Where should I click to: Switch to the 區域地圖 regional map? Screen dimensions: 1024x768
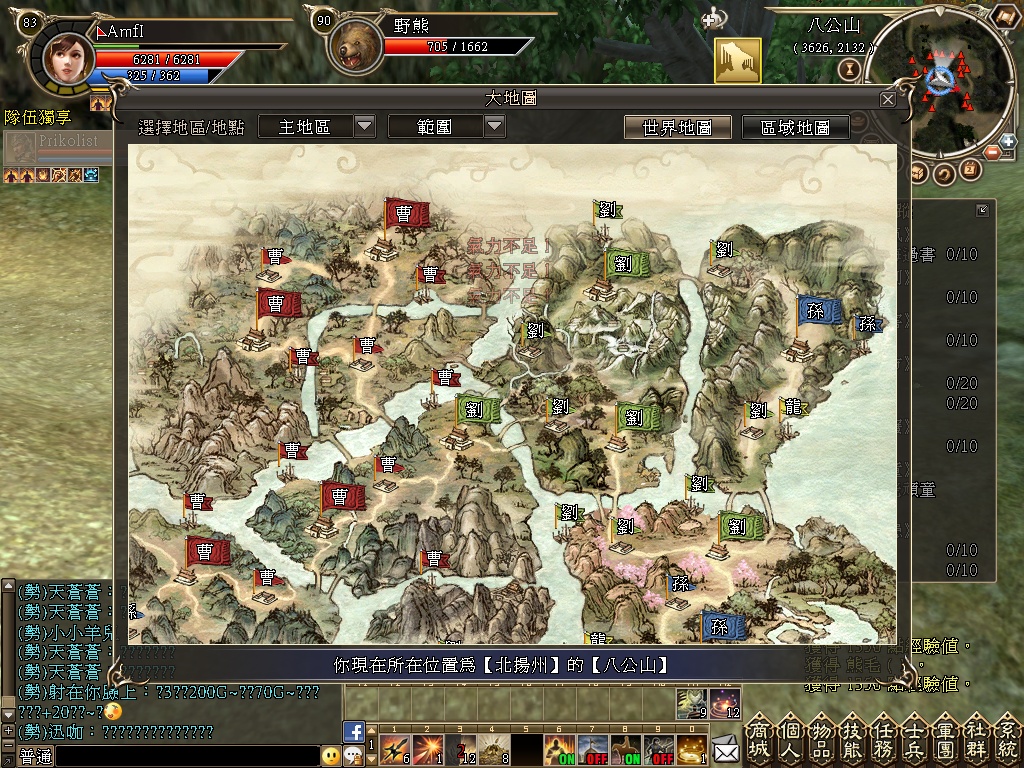pyautogui.click(x=795, y=127)
